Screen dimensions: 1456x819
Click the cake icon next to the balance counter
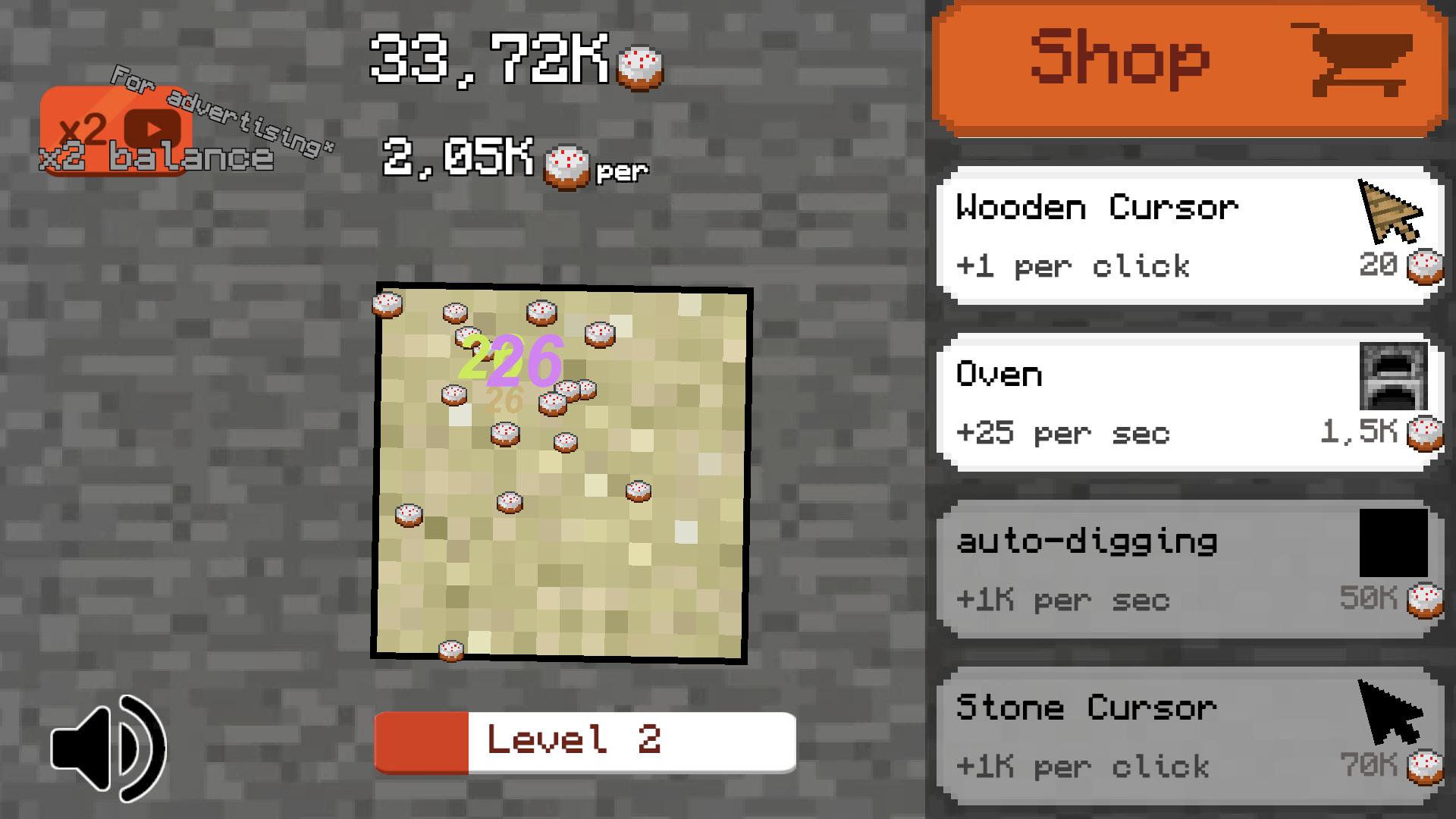point(639,68)
